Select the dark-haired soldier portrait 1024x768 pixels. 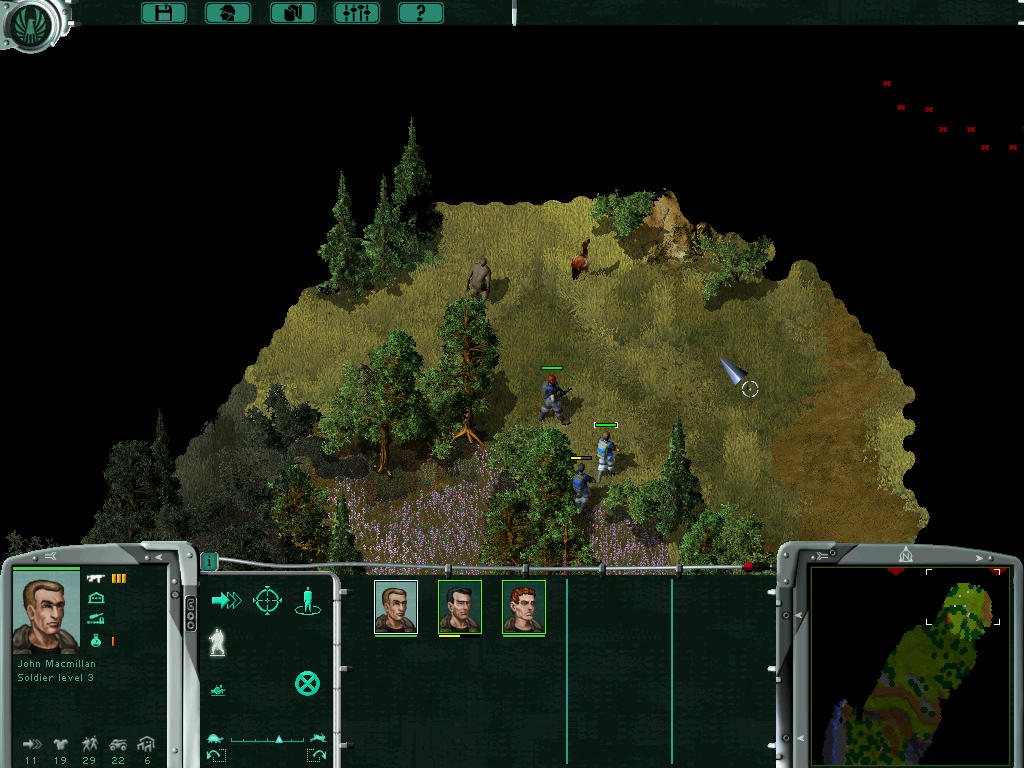pyautogui.click(x=459, y=607)
